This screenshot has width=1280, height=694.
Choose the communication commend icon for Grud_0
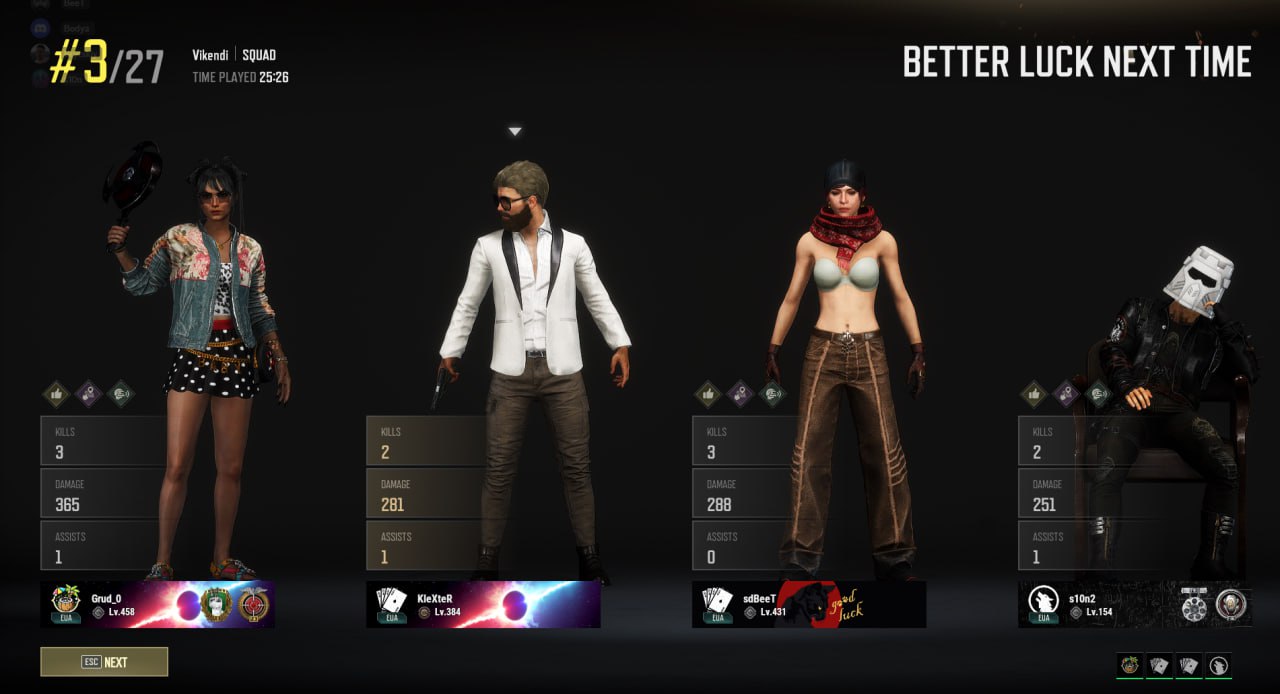[x=120, y=394]
